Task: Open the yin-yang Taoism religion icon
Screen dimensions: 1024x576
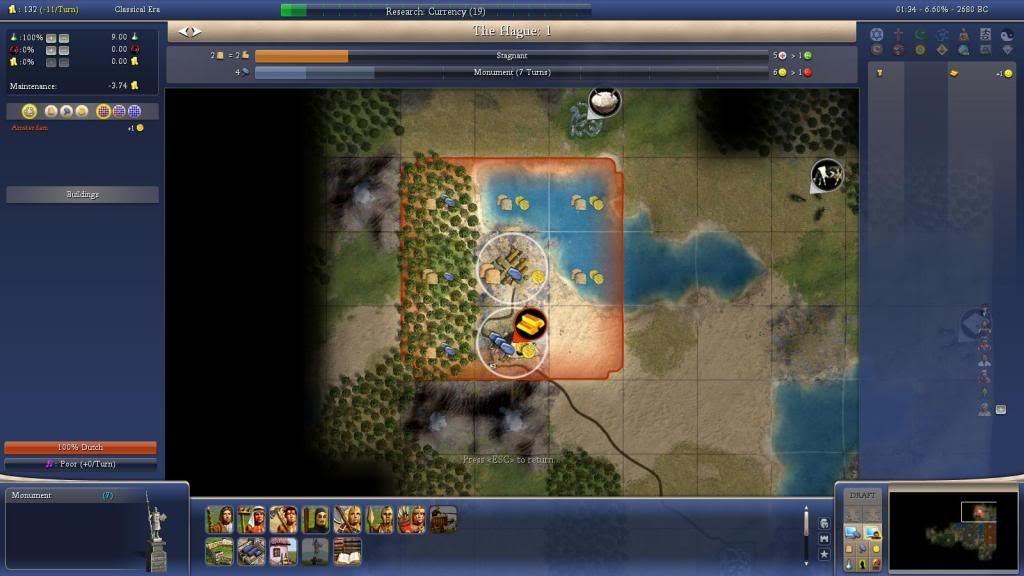Action: click(1011, 35)
